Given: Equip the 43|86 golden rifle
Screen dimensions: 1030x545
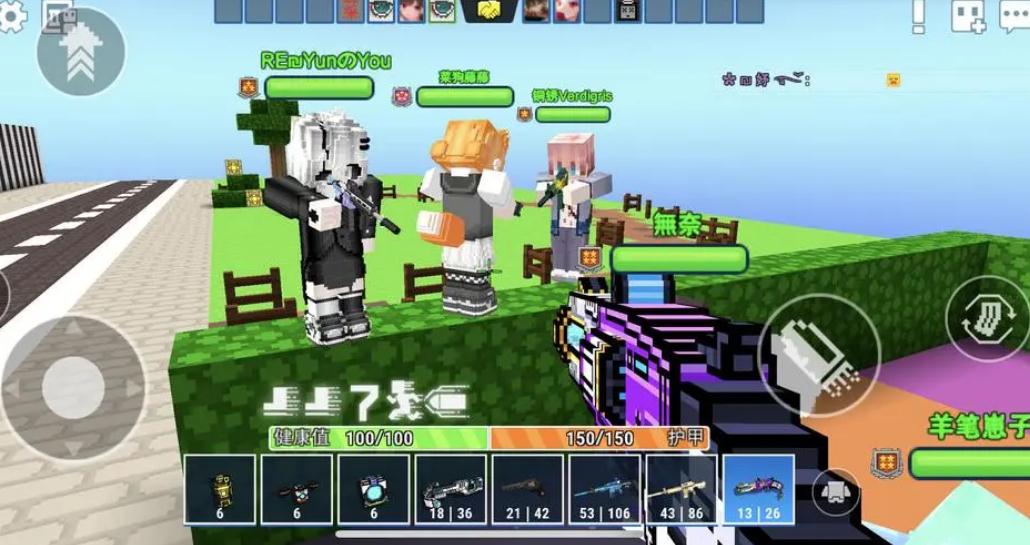Looking at the screenshot, I should click(x=681, y=490).
